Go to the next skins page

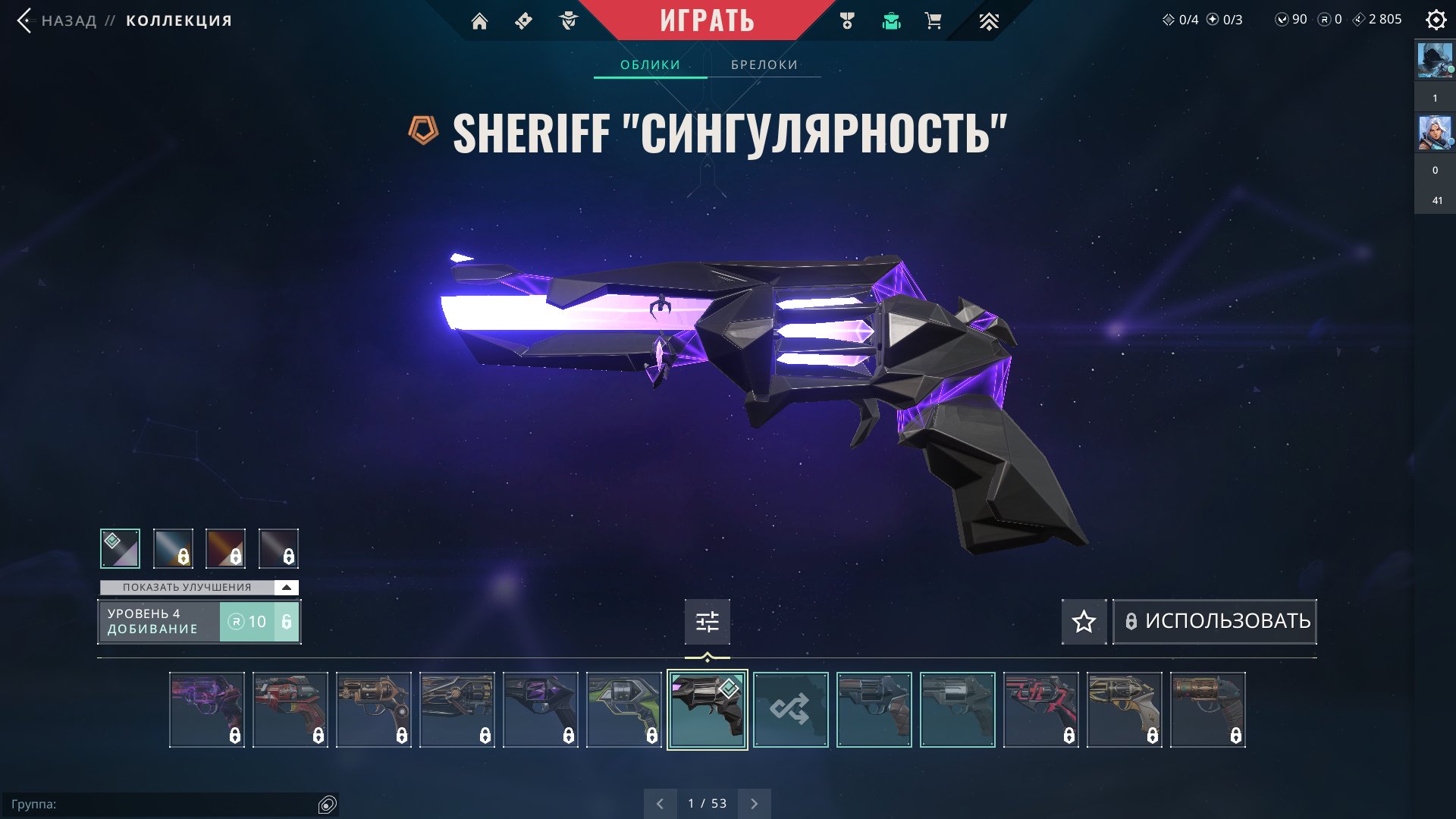754,804
